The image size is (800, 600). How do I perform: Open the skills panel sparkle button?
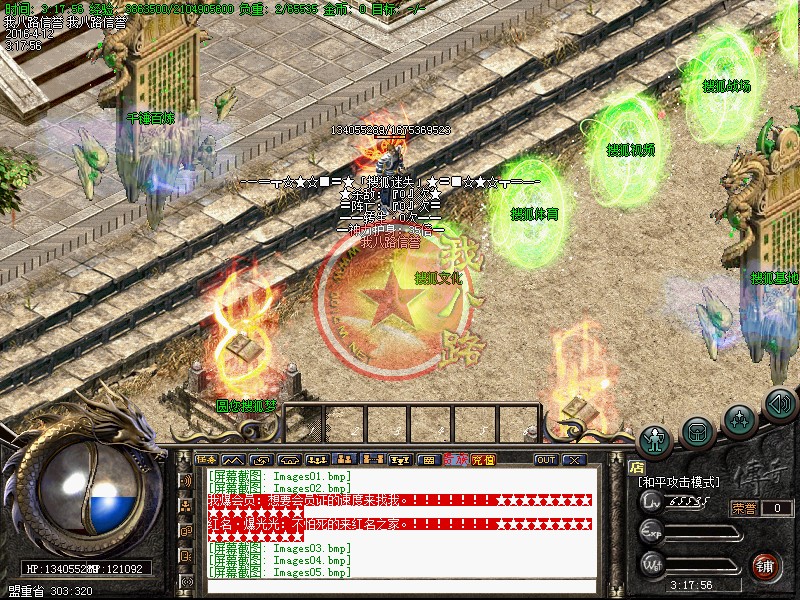click(740, 417)
